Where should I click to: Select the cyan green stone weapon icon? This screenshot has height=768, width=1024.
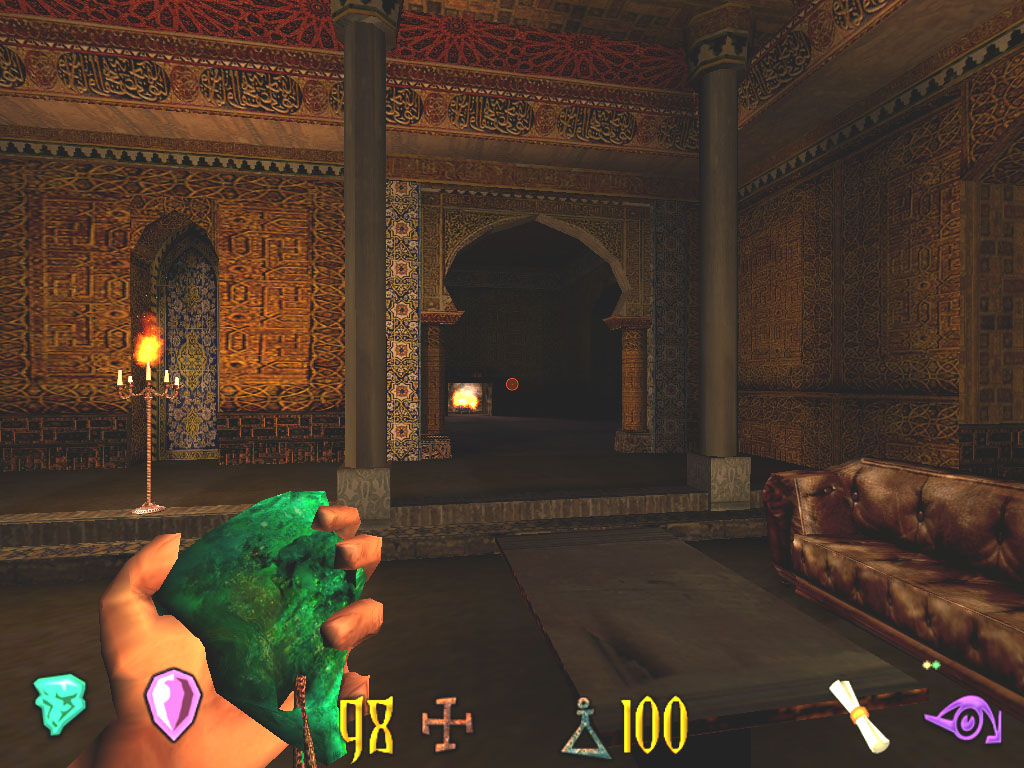point(59,704)
